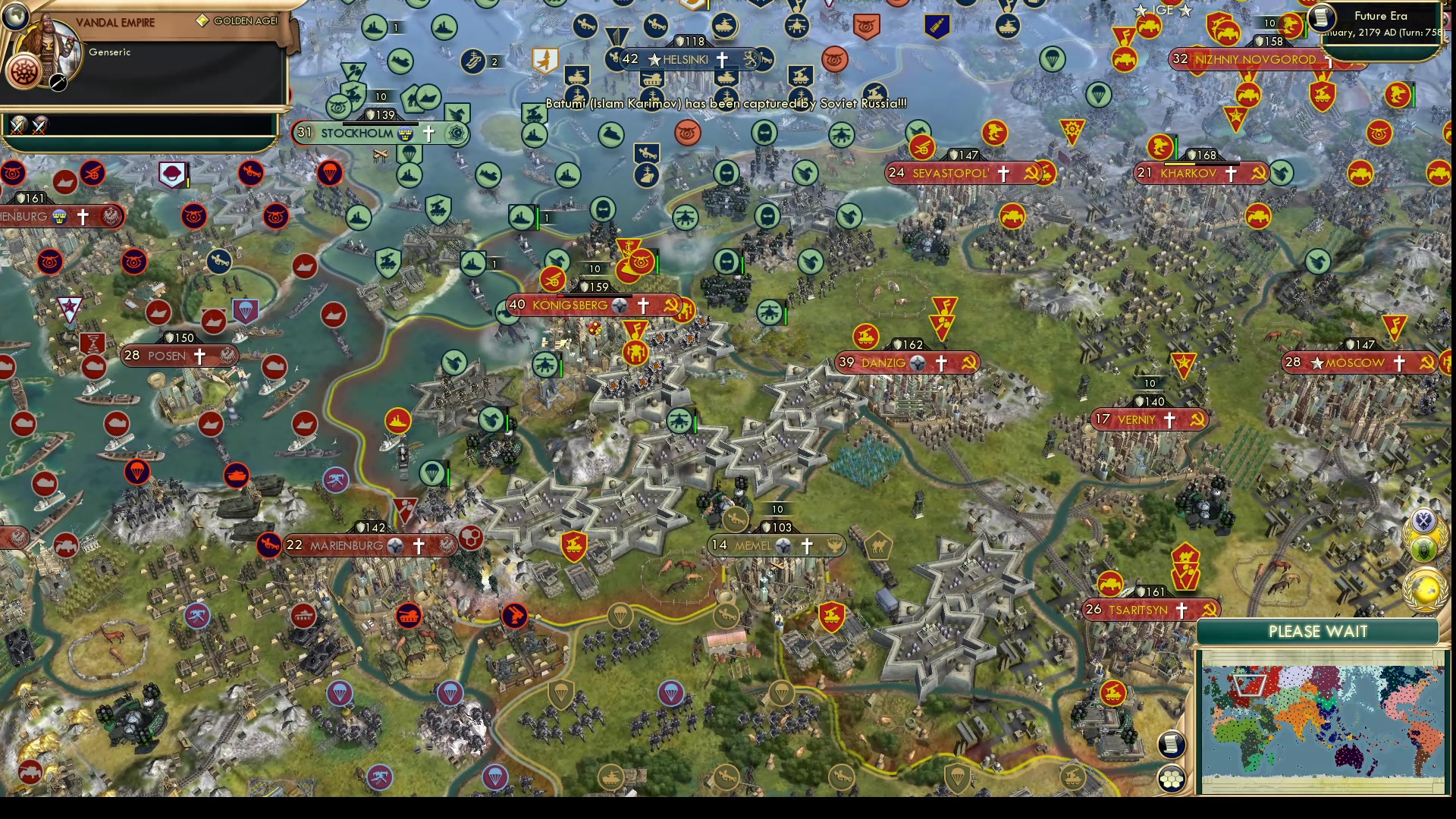The image size is (1456, 819).
Task: Toggle strategic view with the hexagon icon
Action: point(1172,777)
